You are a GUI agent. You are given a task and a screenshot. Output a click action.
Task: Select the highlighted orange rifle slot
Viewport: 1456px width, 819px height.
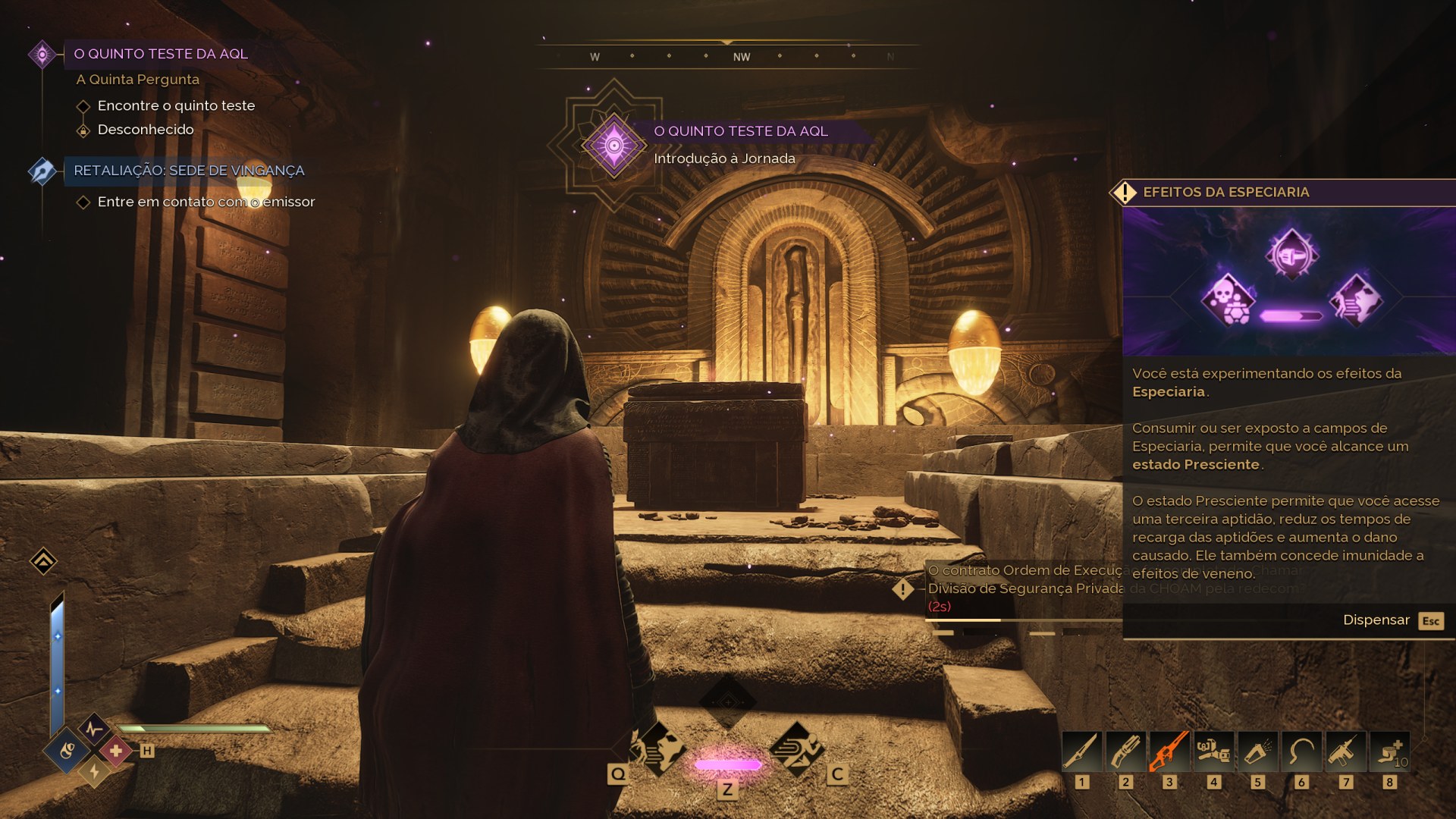[1169, 752]
